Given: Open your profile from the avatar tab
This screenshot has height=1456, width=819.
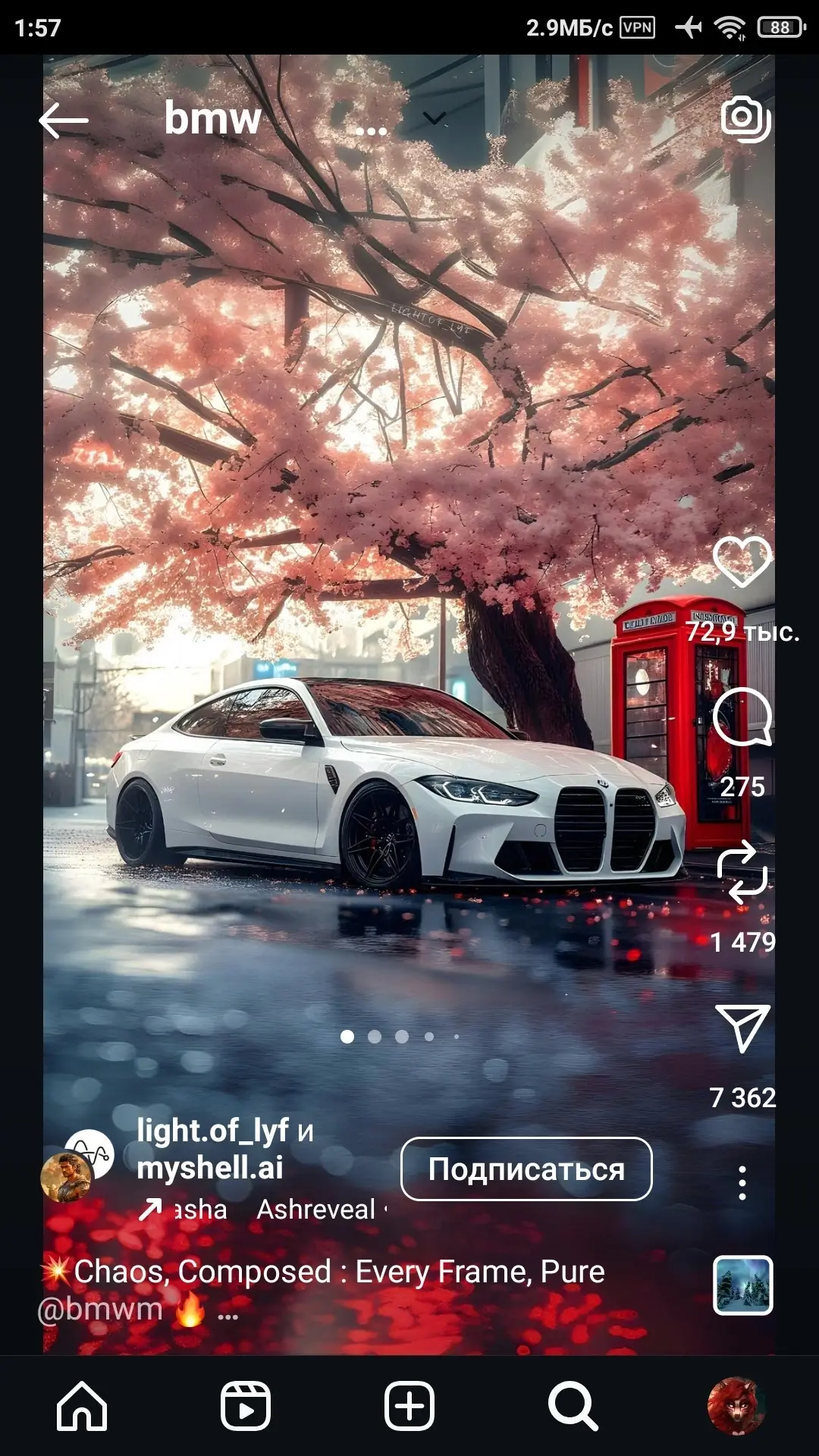Looking at the screenshot, I should [x=734, y=1406].
